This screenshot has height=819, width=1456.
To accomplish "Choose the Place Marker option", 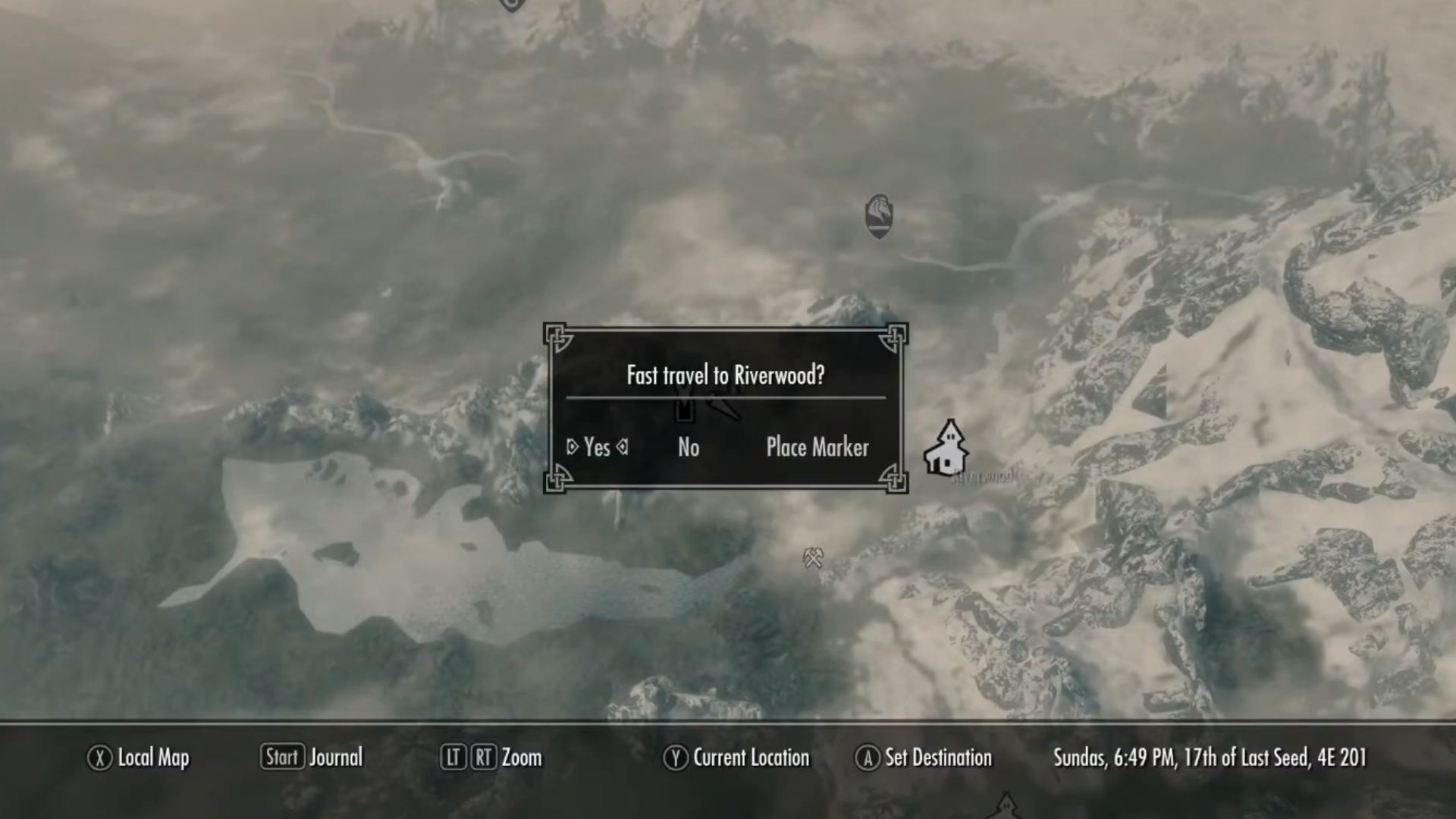I will pyautogui.click(x=817, y=447).
